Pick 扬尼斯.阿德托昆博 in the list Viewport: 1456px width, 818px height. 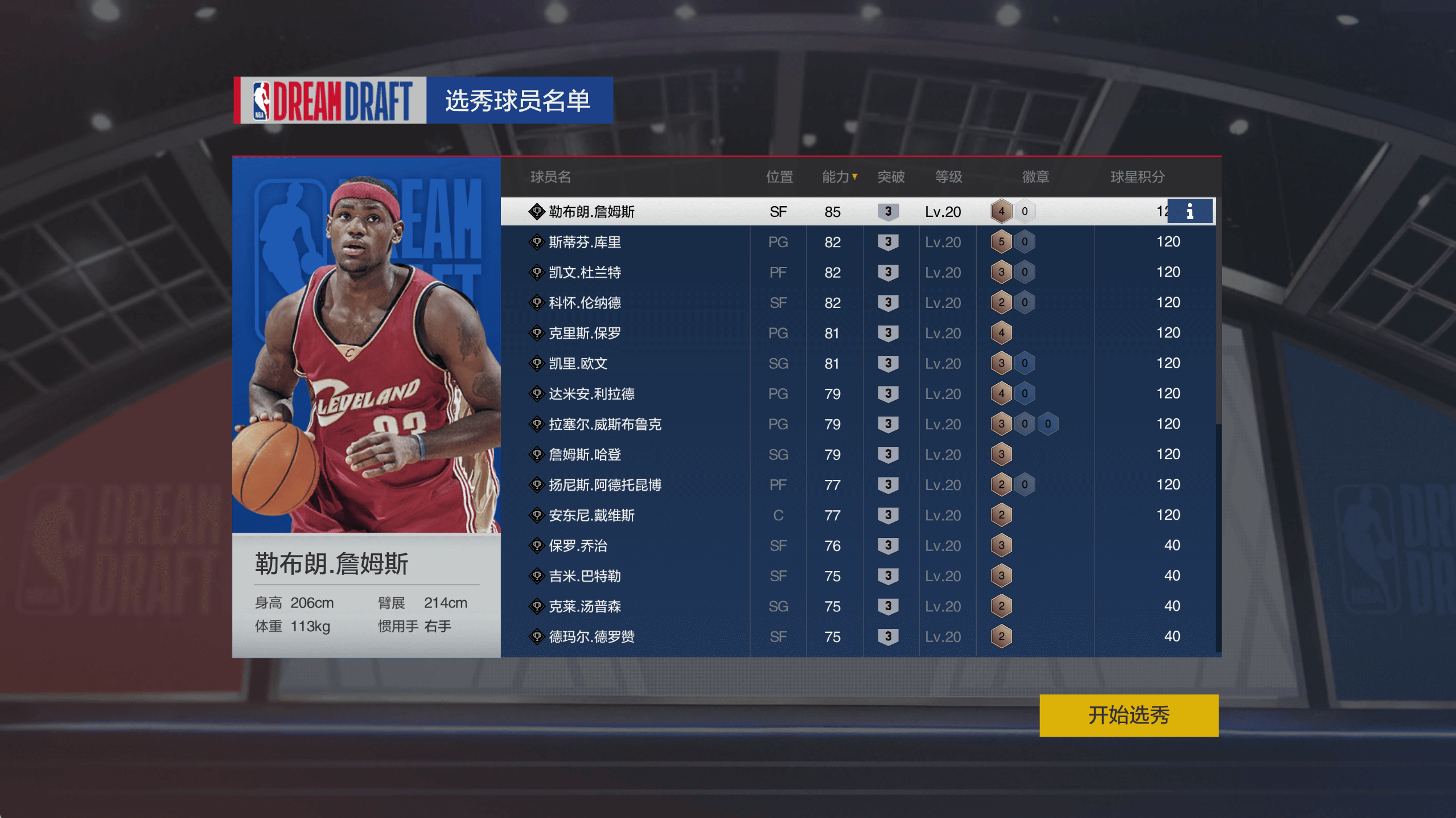tap(604, 485)
